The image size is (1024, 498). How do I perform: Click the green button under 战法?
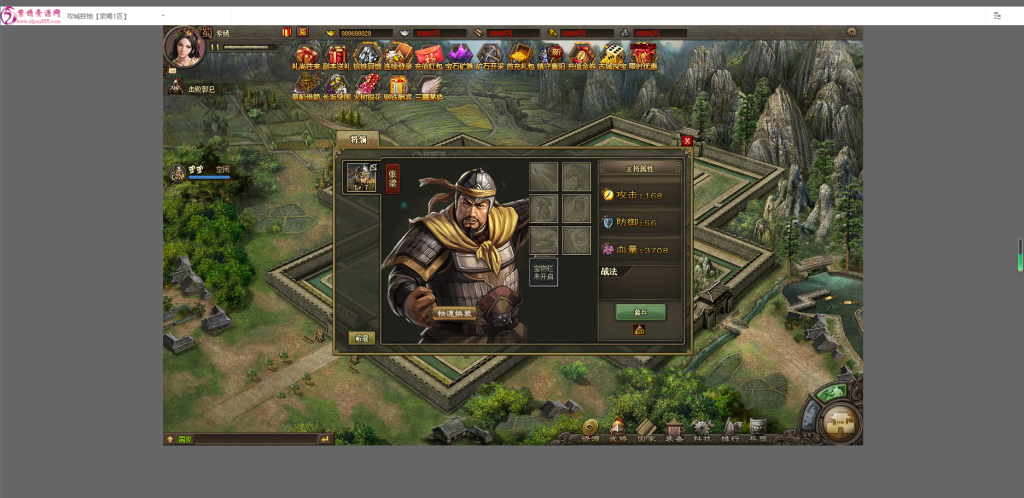pos(639,312)
